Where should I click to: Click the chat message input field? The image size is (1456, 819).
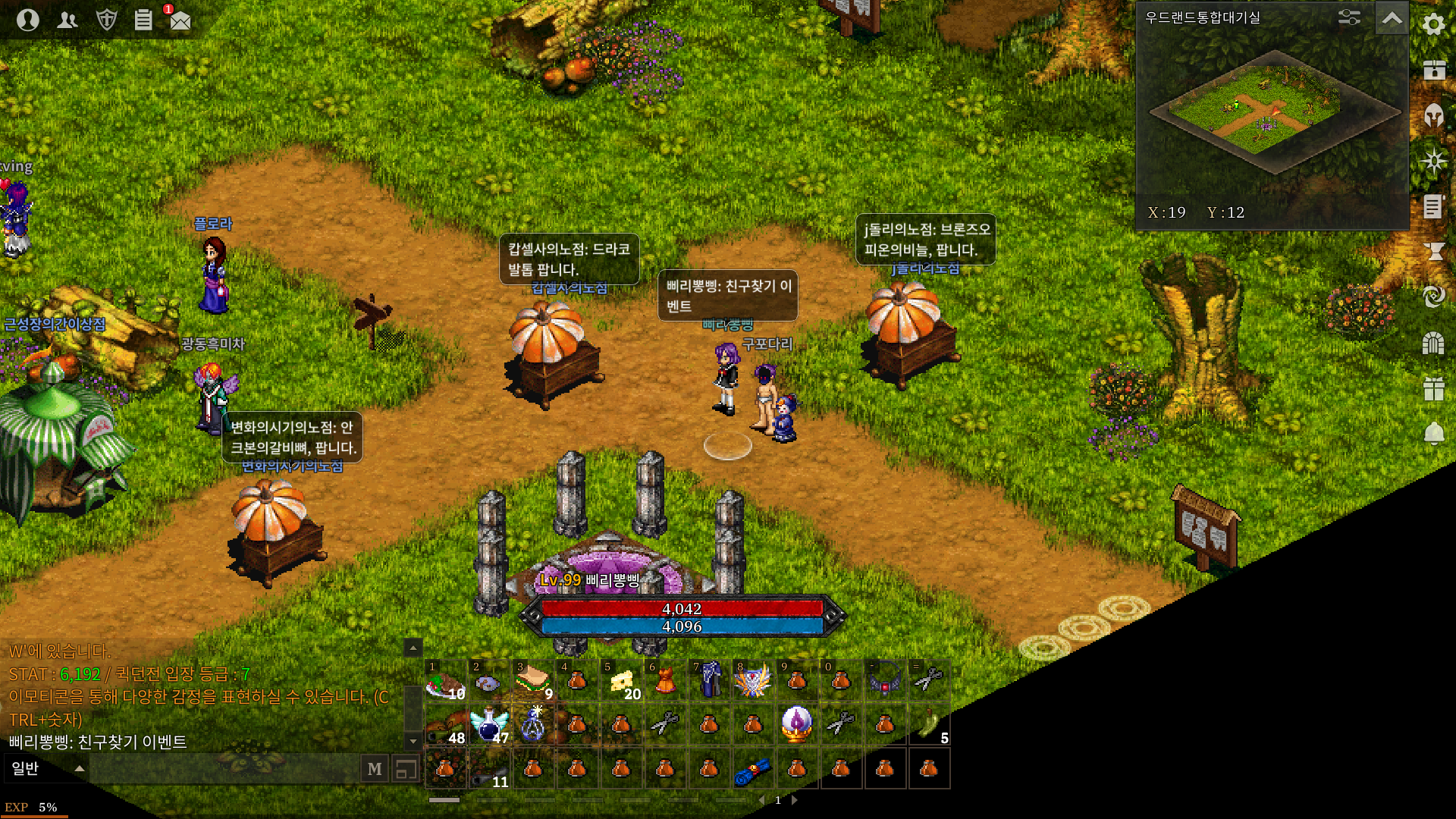click(224, 769)
